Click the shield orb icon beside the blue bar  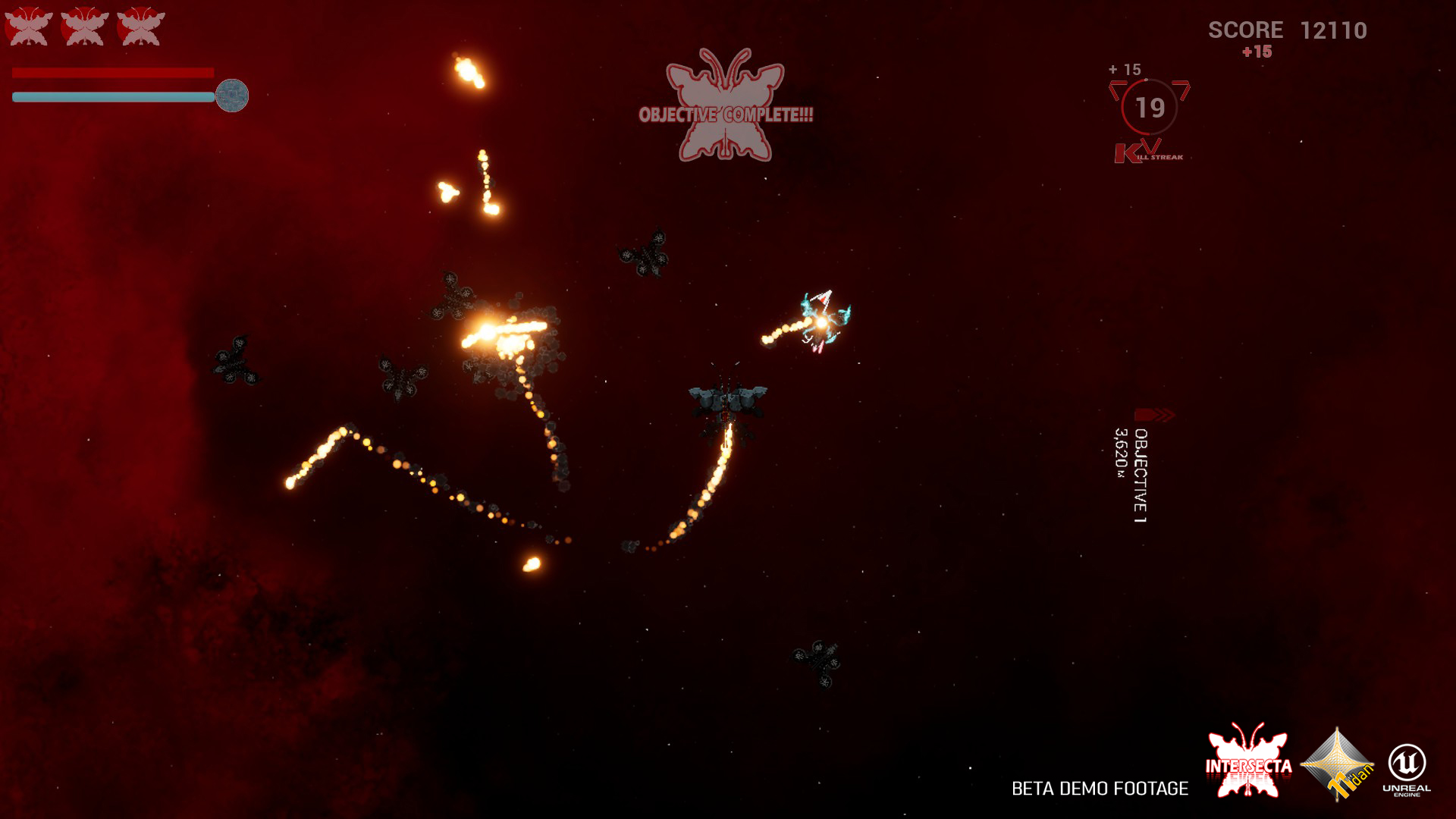point(231,96)
